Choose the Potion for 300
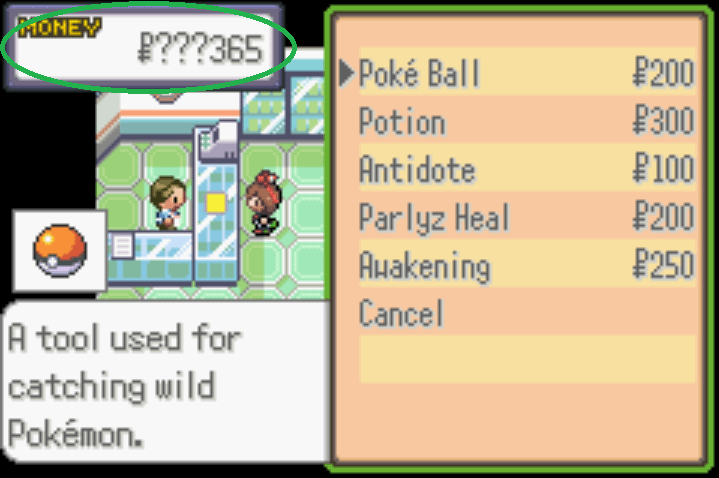This screenshot has height=478, width=719. point(402,122)
